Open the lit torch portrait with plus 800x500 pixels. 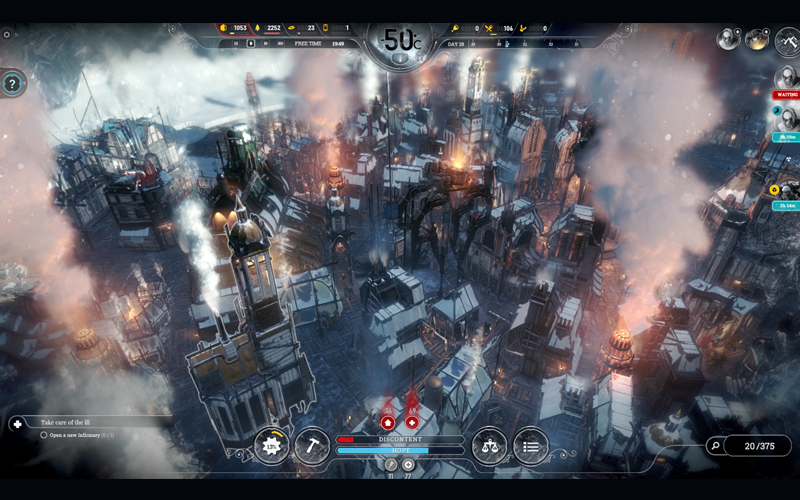[x=756, y=39]
